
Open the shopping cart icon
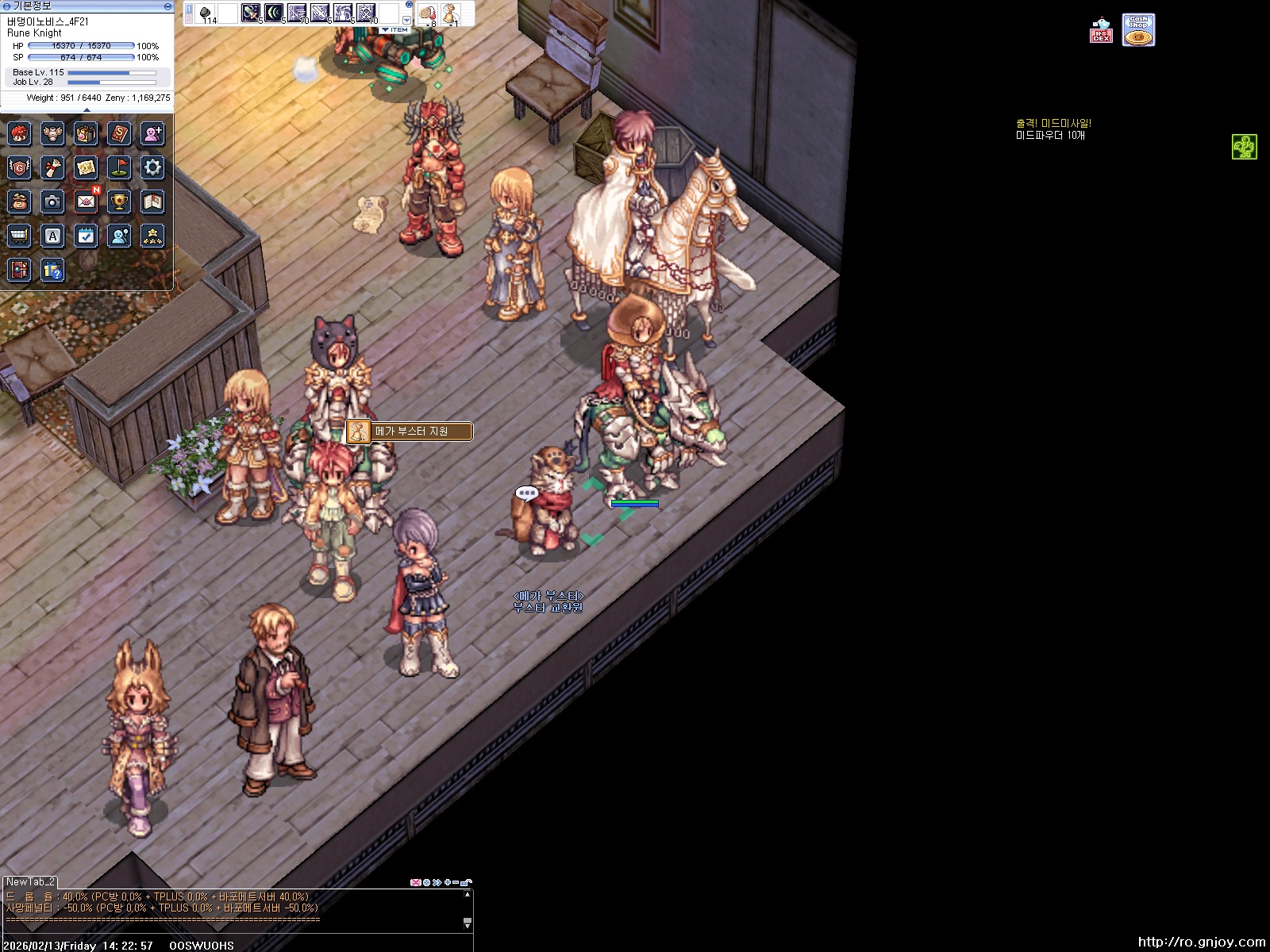tap(19, 236)
